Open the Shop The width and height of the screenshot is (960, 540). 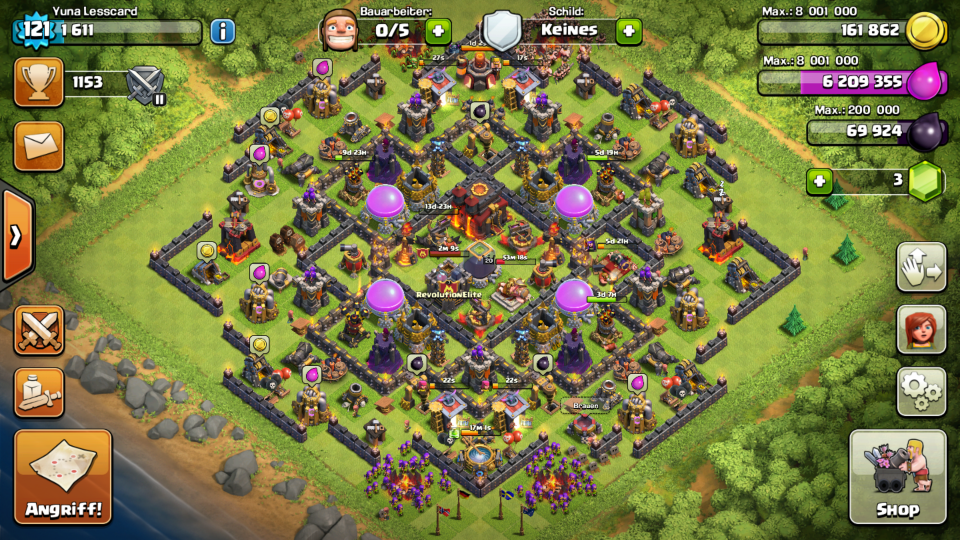pos(897,477)
